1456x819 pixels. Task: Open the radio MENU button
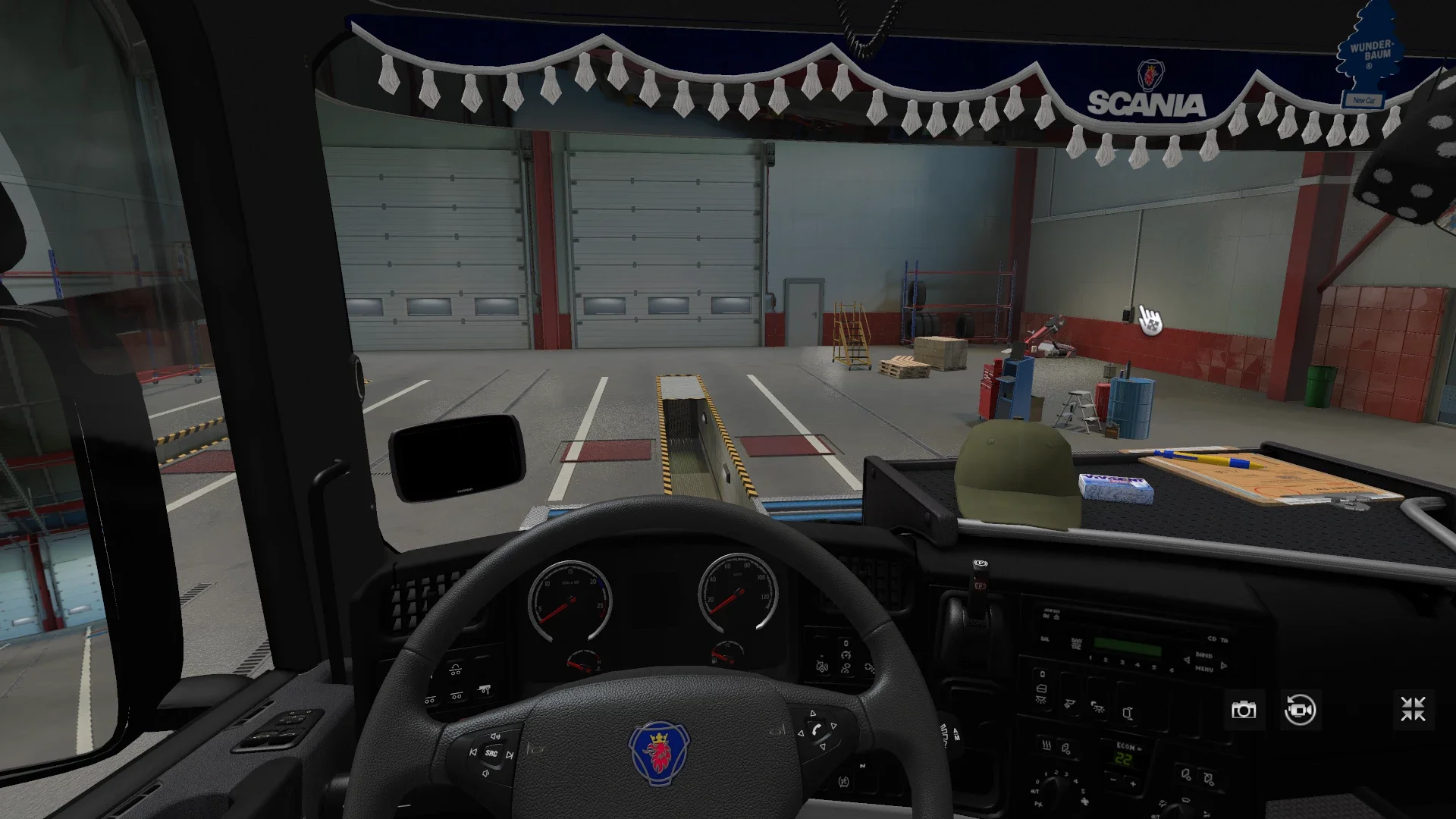pyautogui.click(x=1203, y=670)
